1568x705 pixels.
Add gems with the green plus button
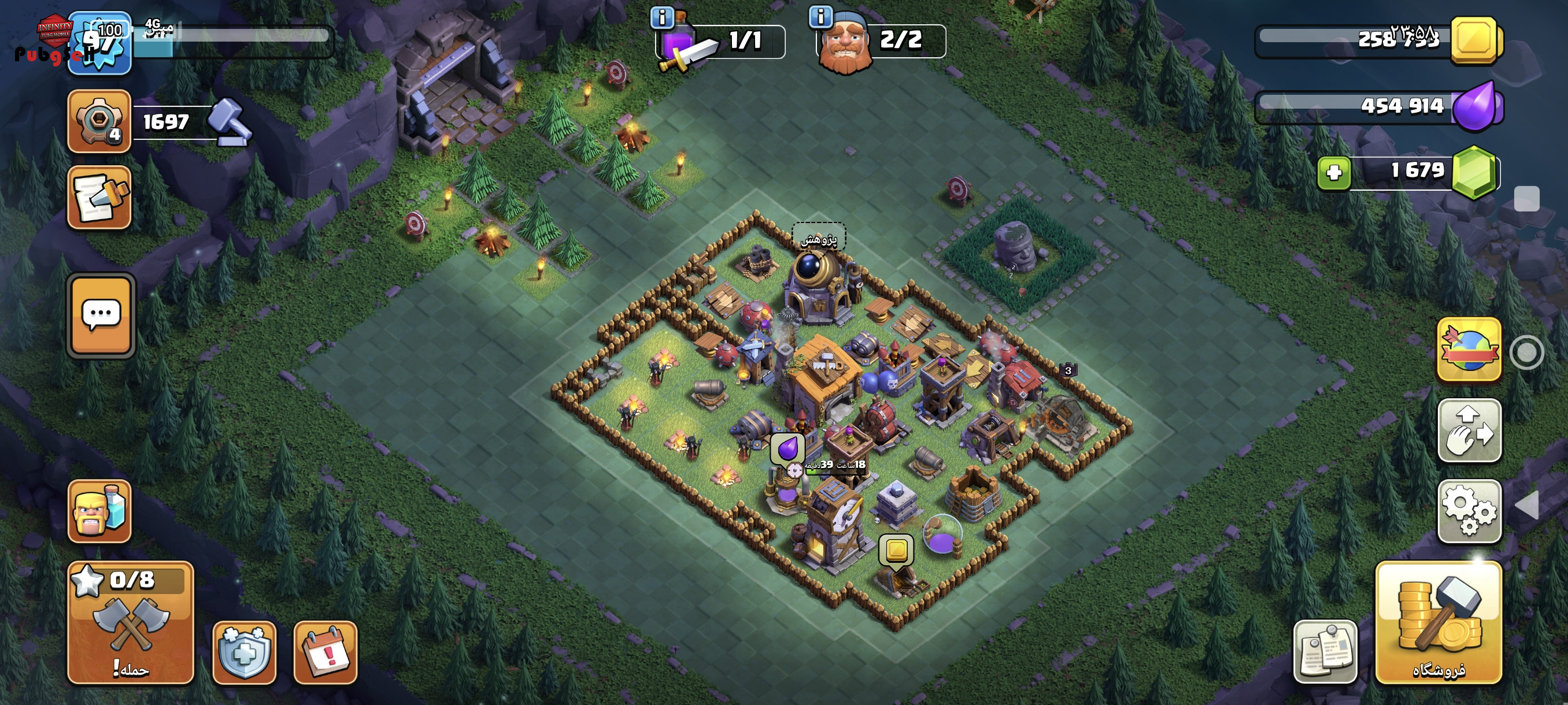click(1334, 173)
